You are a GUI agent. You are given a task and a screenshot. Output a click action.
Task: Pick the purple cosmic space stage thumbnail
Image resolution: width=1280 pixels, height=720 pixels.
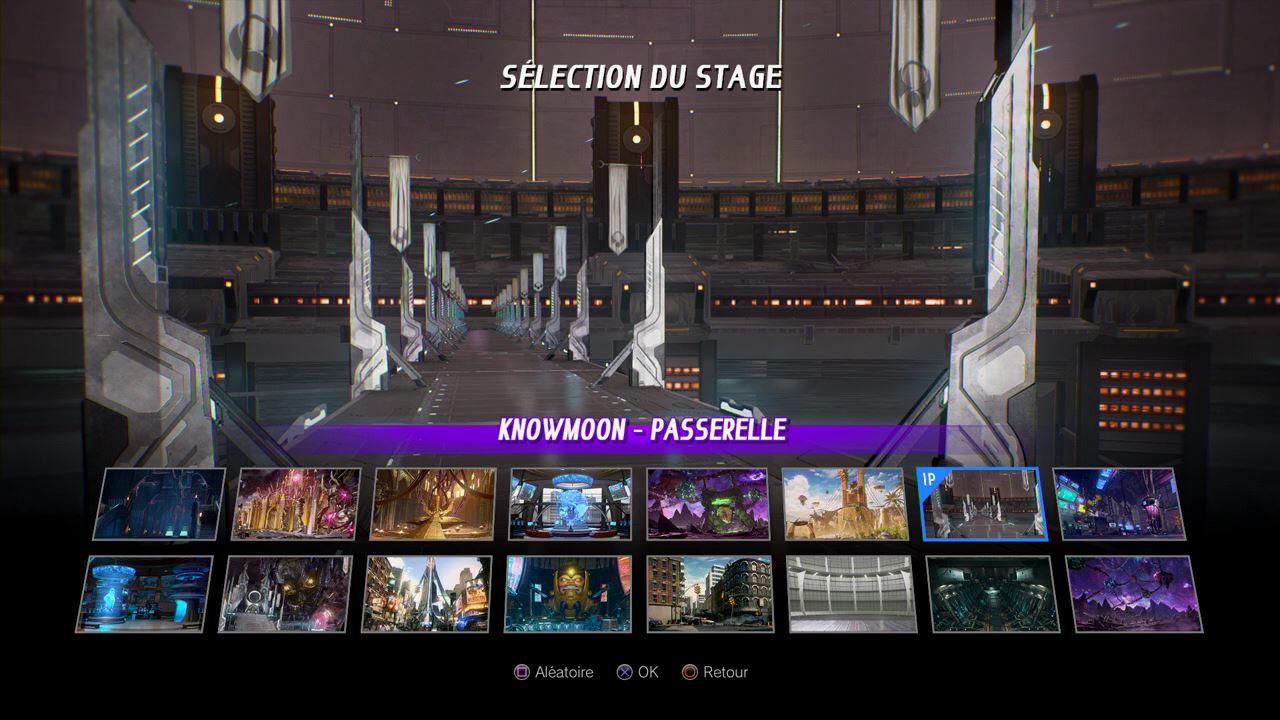[1134, 594]
